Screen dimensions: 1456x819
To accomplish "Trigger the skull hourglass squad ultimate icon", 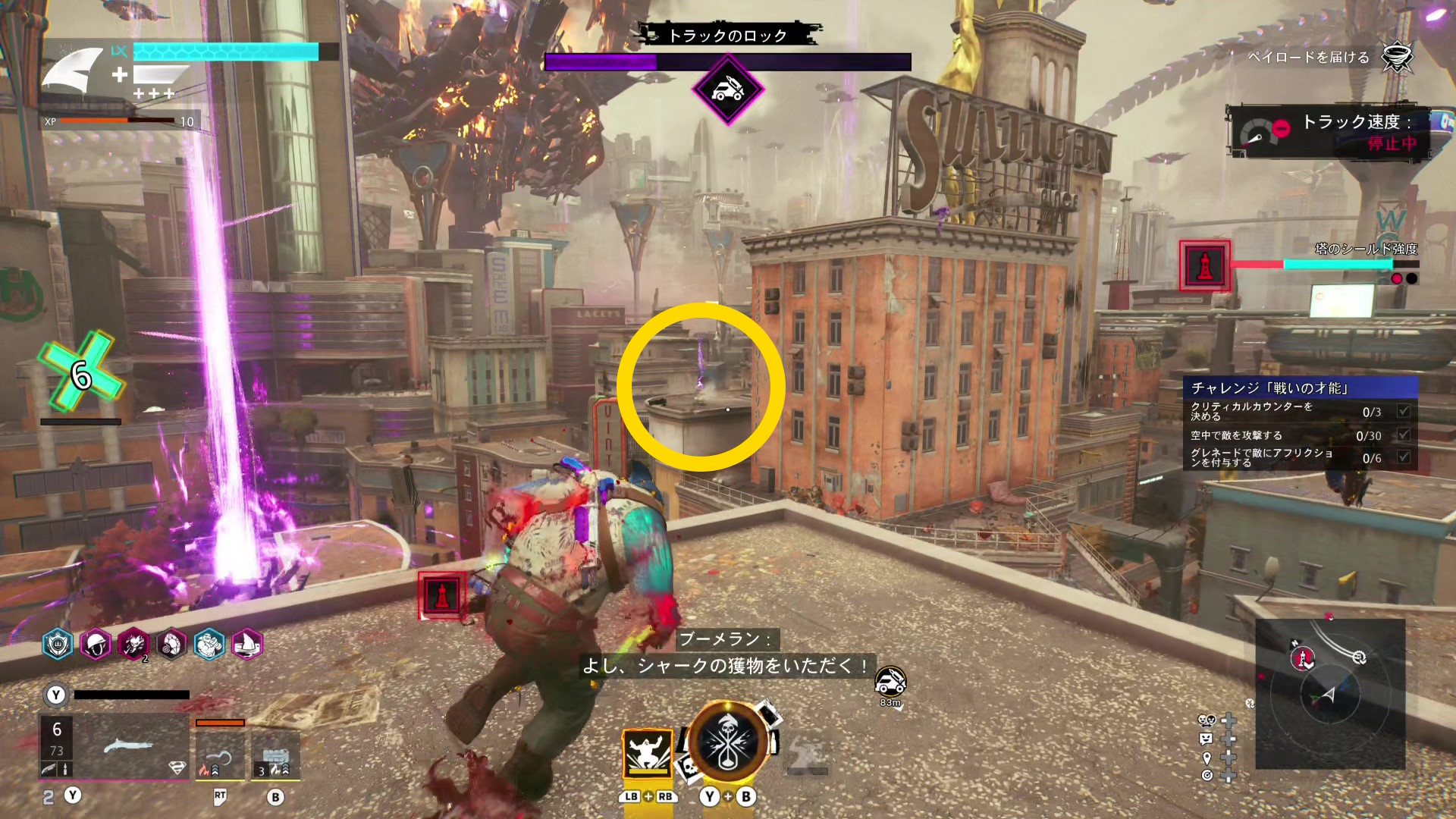I will (x=727, y=742).
